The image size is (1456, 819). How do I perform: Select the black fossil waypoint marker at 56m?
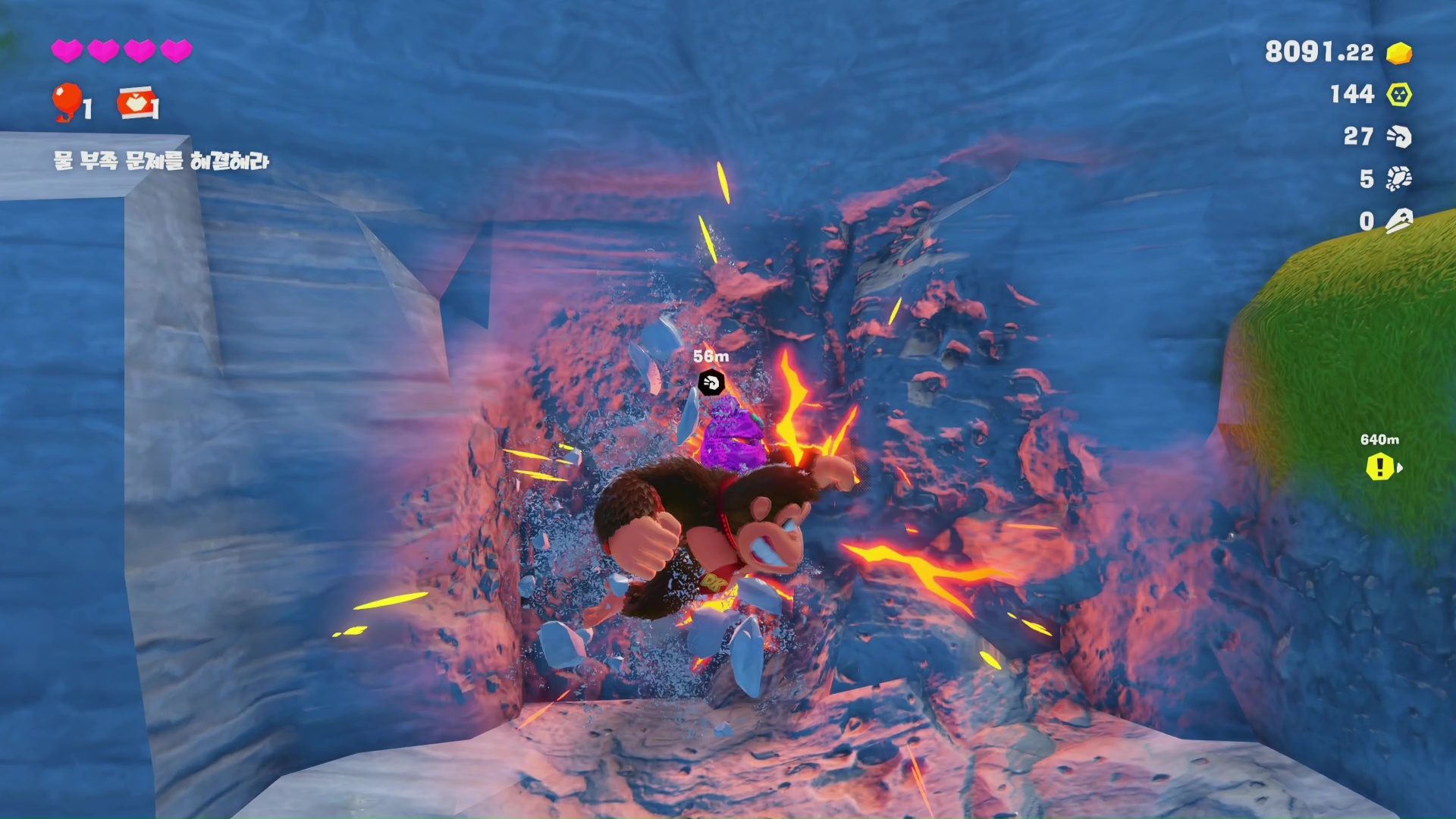[x=711, y=382]
